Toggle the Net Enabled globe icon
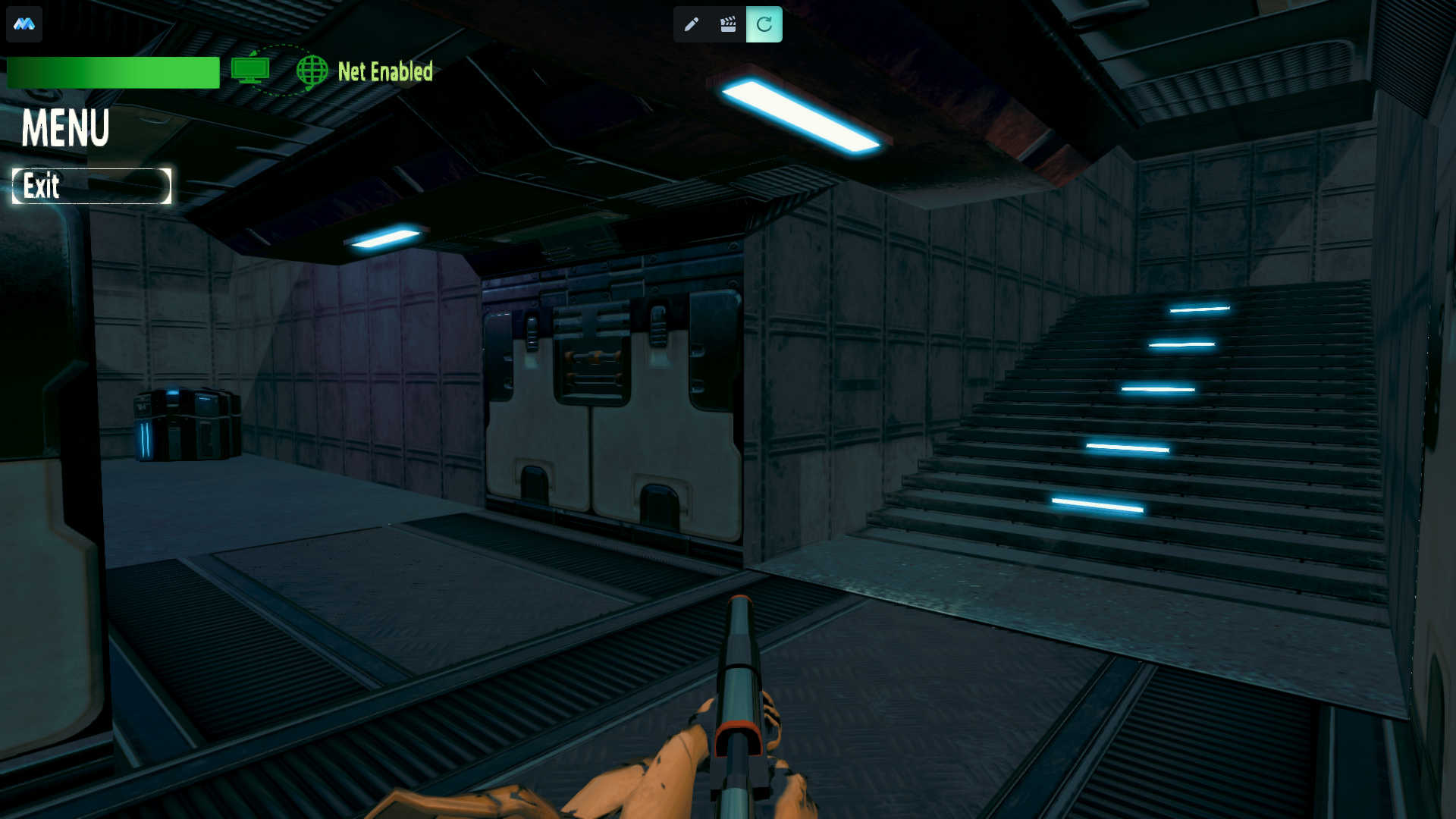Screen dimensions: 1456x819 coord(312,71)
